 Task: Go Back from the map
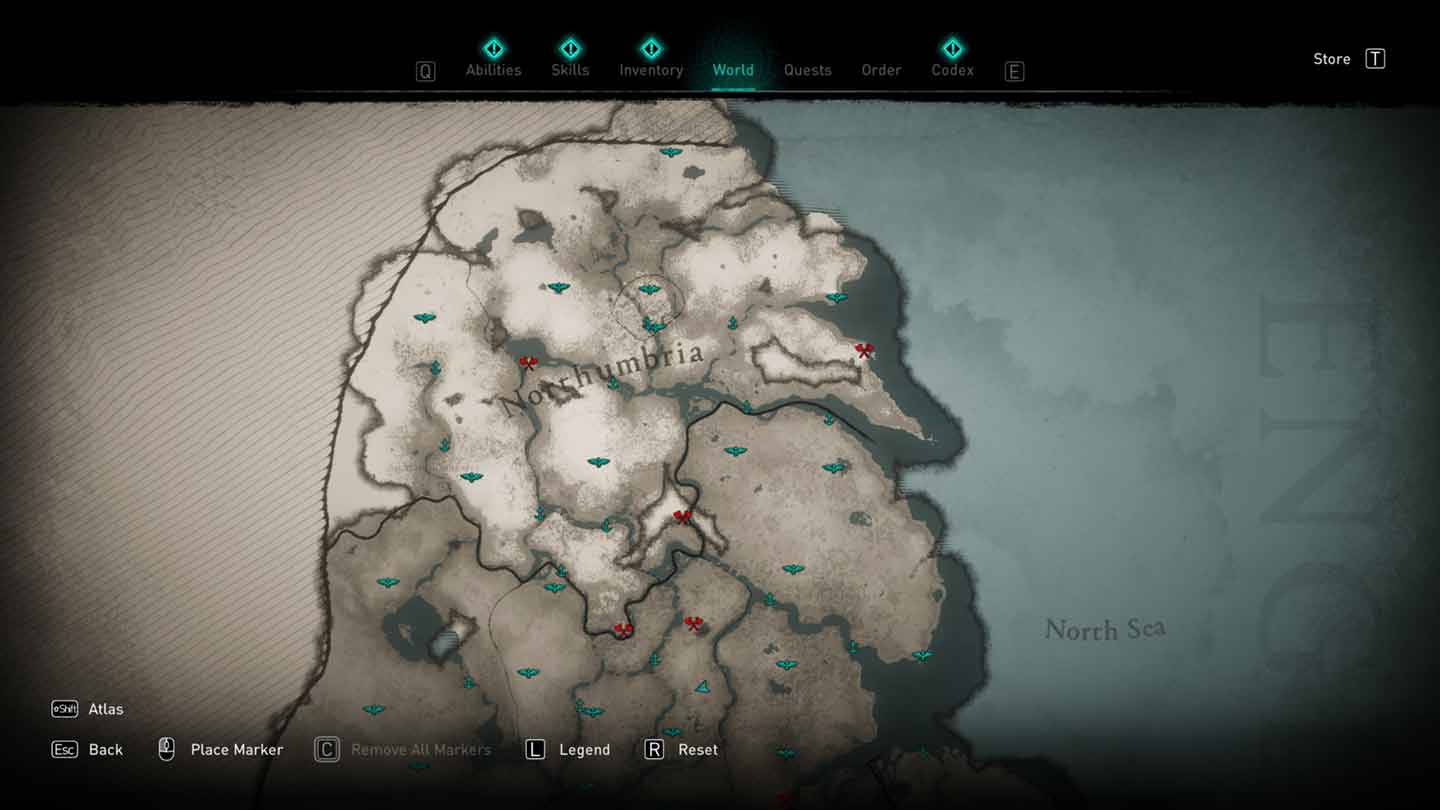[105, 749]
